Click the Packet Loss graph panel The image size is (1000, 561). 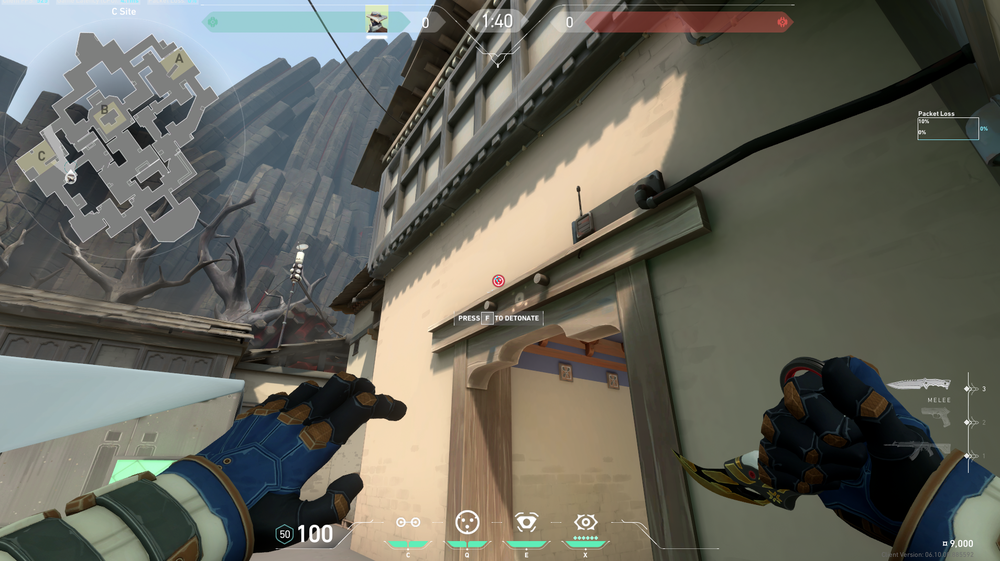[x=947, y=128]
